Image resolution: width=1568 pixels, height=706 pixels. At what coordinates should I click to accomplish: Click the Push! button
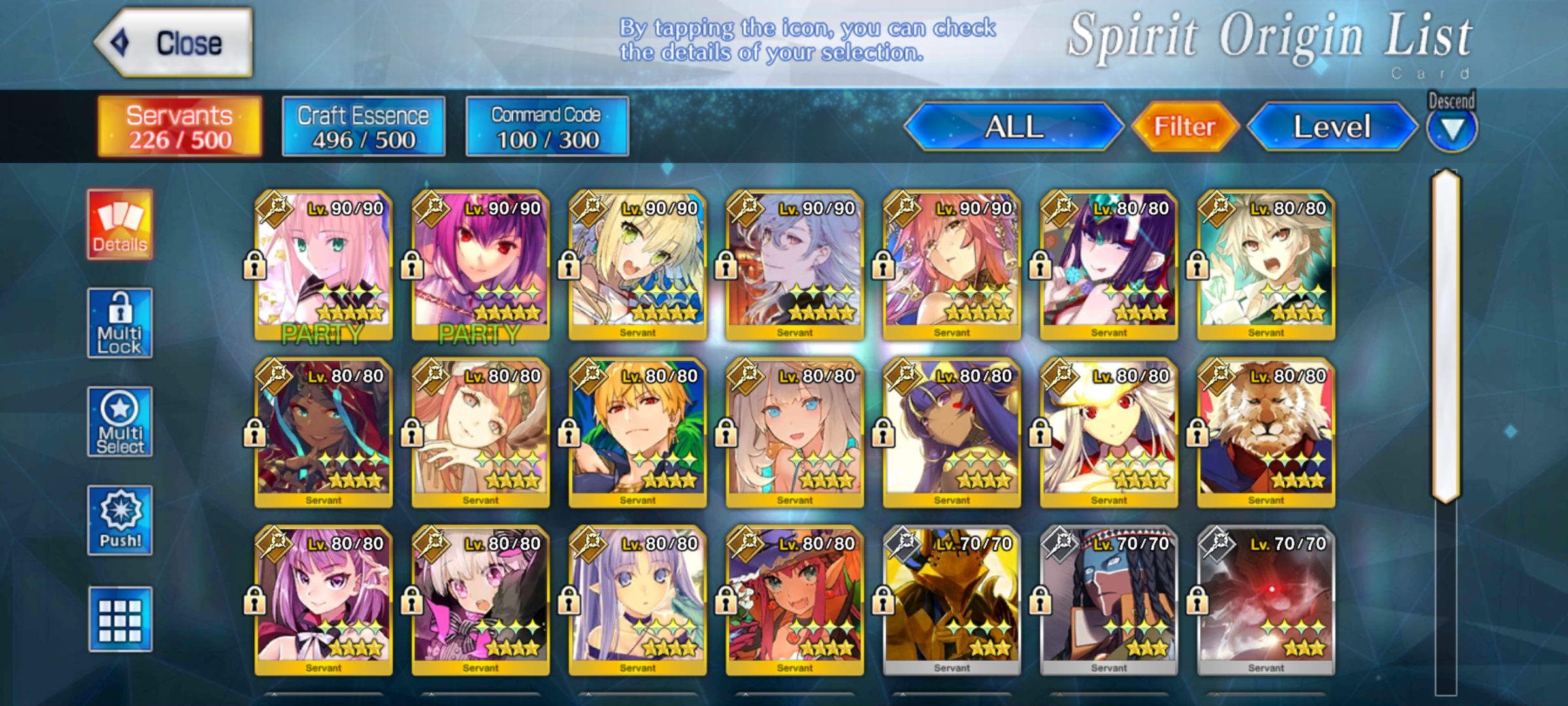click(120, 520)
